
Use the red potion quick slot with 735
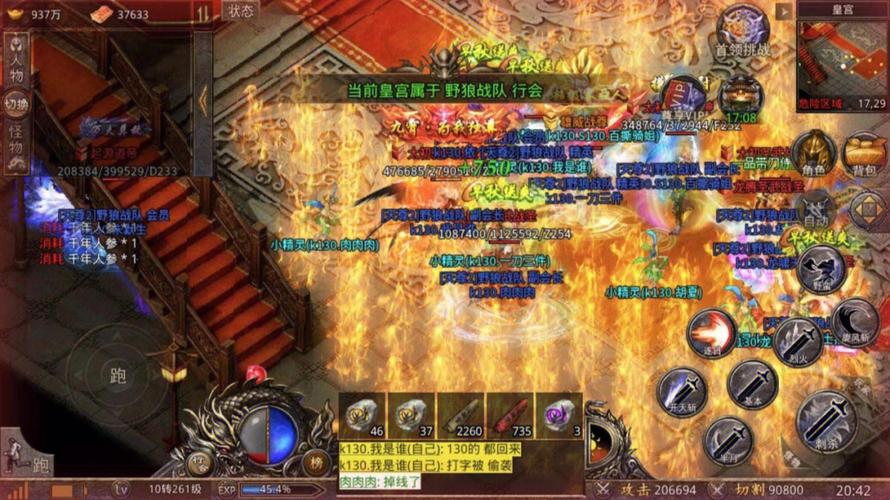511,416
